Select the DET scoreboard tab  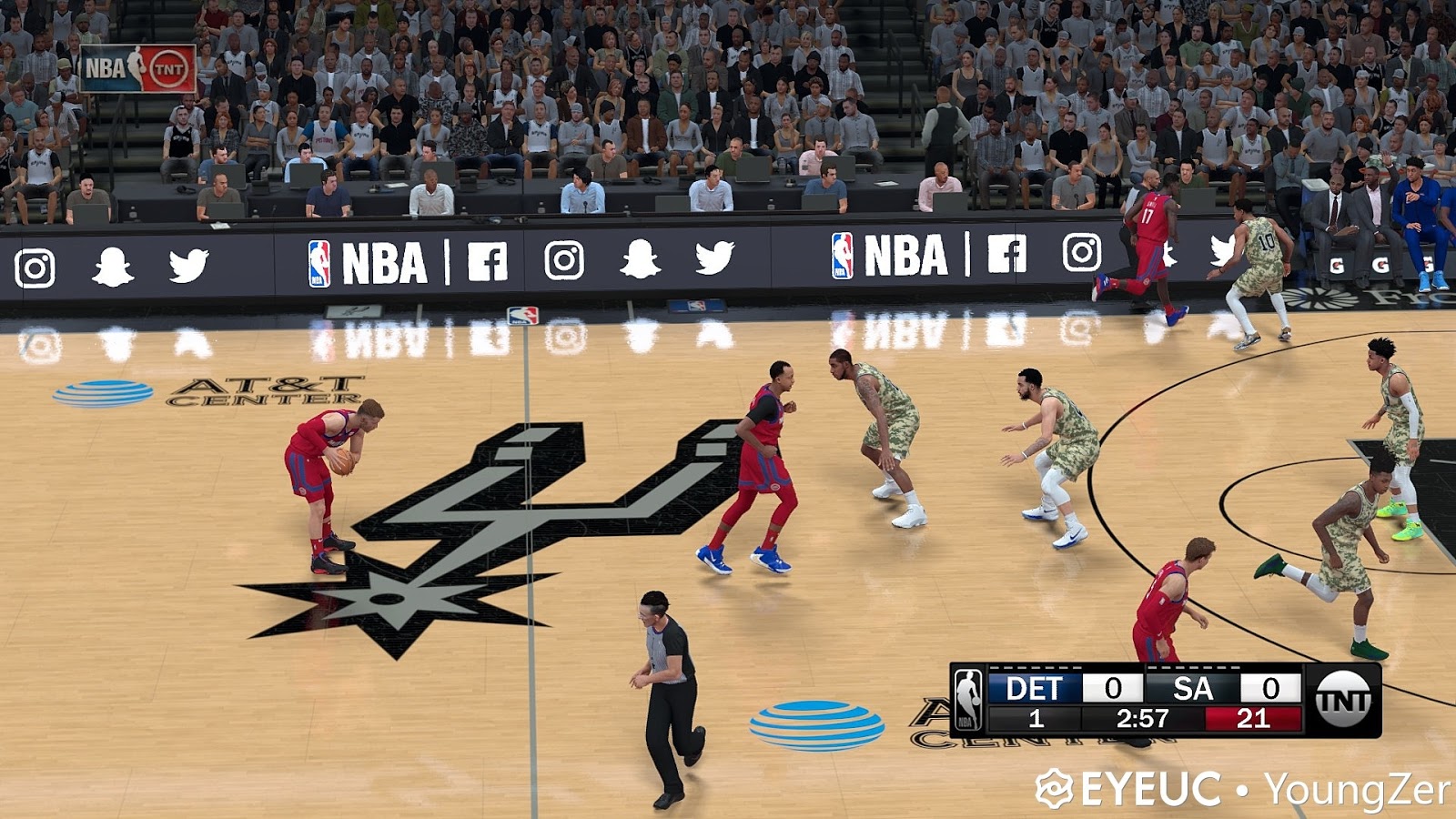[1035, 686]
